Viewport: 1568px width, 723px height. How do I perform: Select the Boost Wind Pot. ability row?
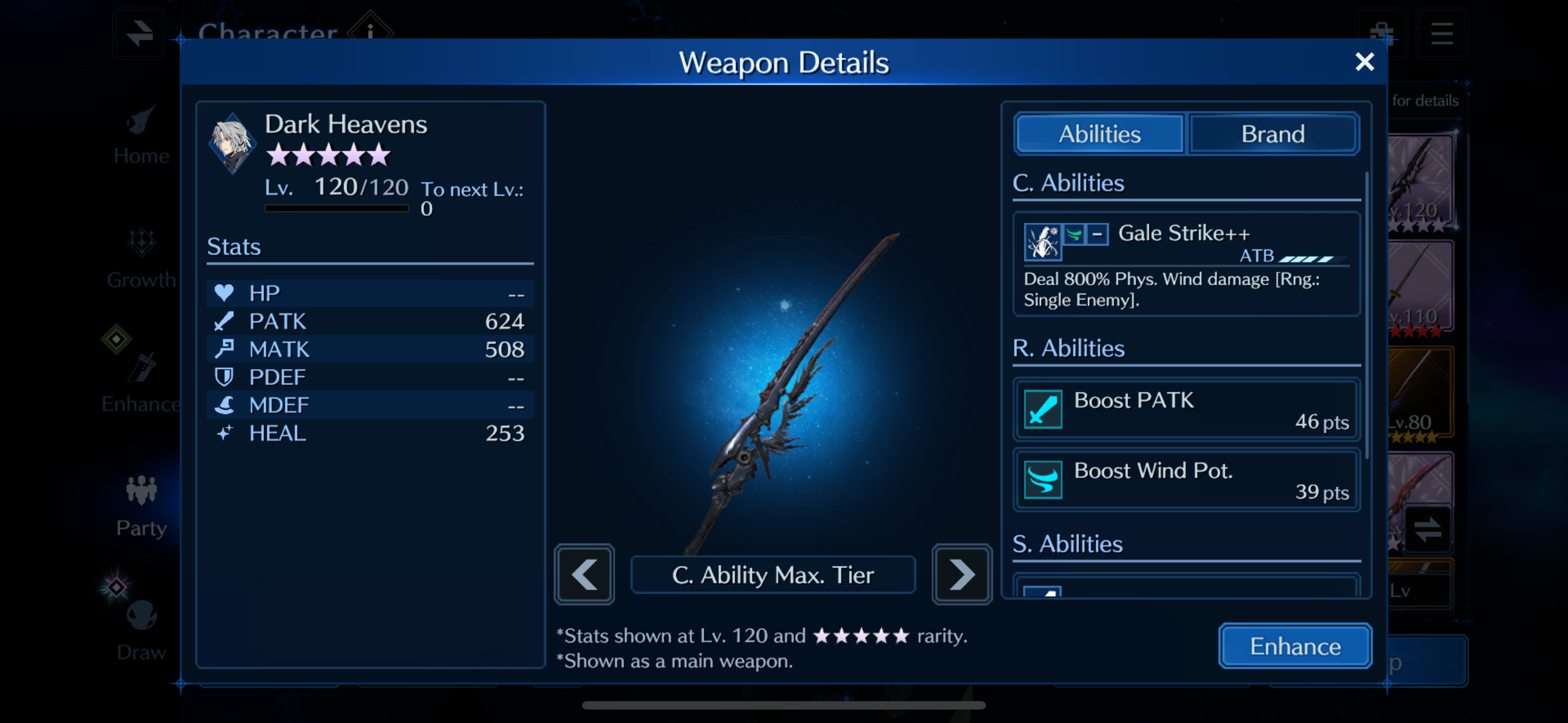[x=1186, y=480]
